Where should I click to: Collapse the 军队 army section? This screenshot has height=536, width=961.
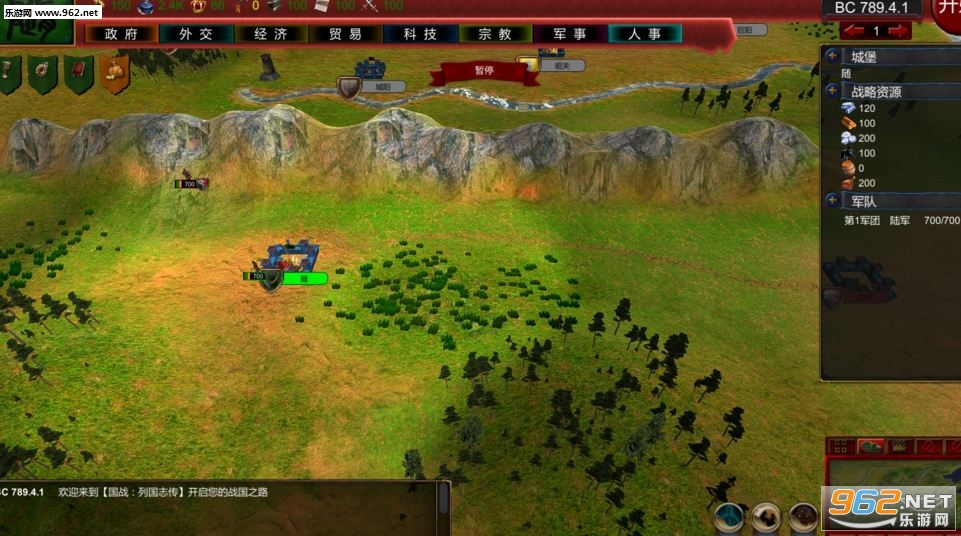[833, 201]
